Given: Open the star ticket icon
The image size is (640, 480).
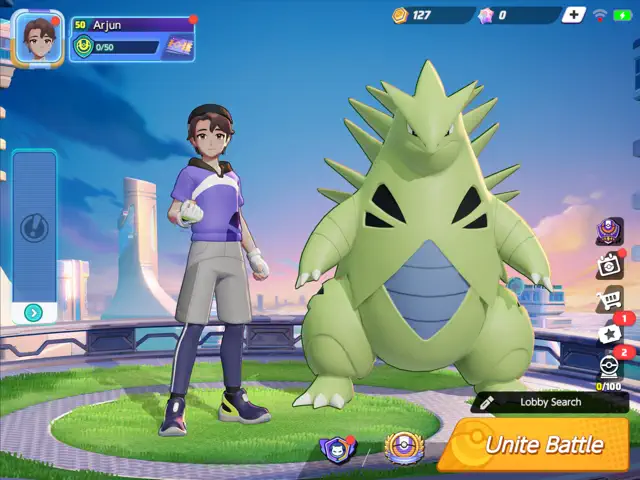Looking at the screenshot, I should click(610, 333).
